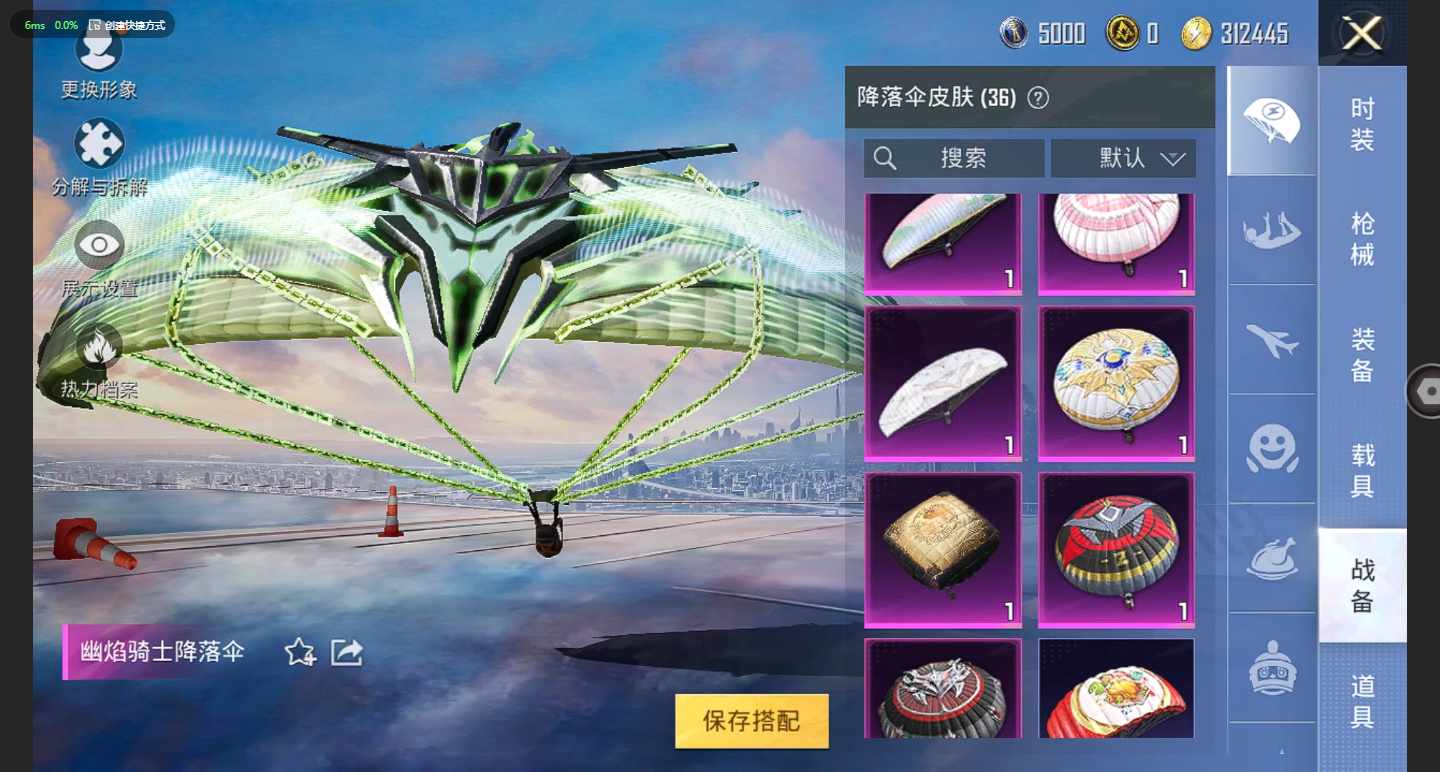Click 更换形象 change appearance icon
Image resolution: width=1440 pixels, height=772 pixels.
pos(99,52)
